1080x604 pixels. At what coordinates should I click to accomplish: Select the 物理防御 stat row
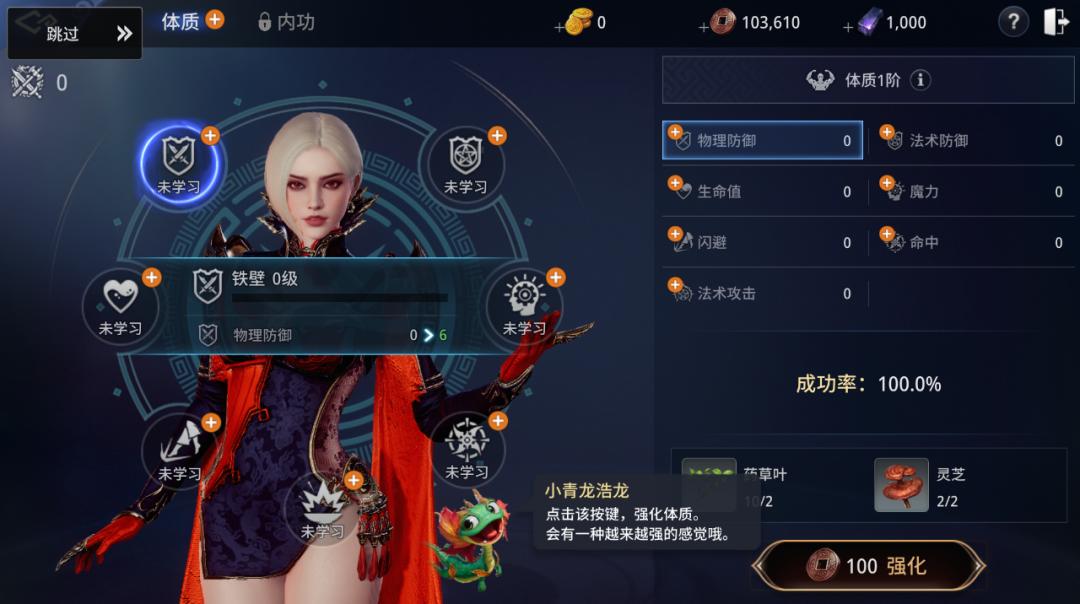762,141
